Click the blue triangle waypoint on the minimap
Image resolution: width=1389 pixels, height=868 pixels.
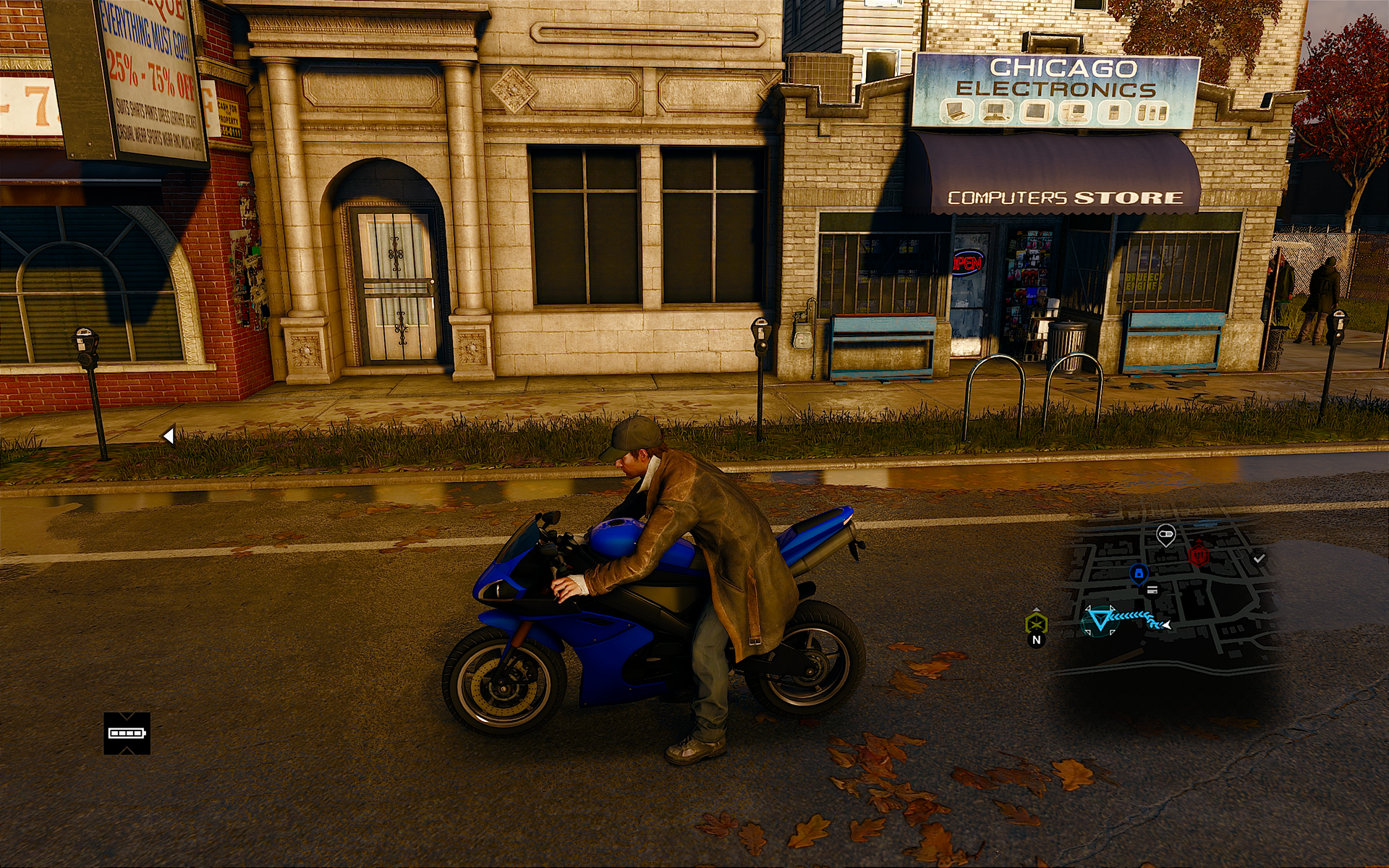tap(1100, 620)
